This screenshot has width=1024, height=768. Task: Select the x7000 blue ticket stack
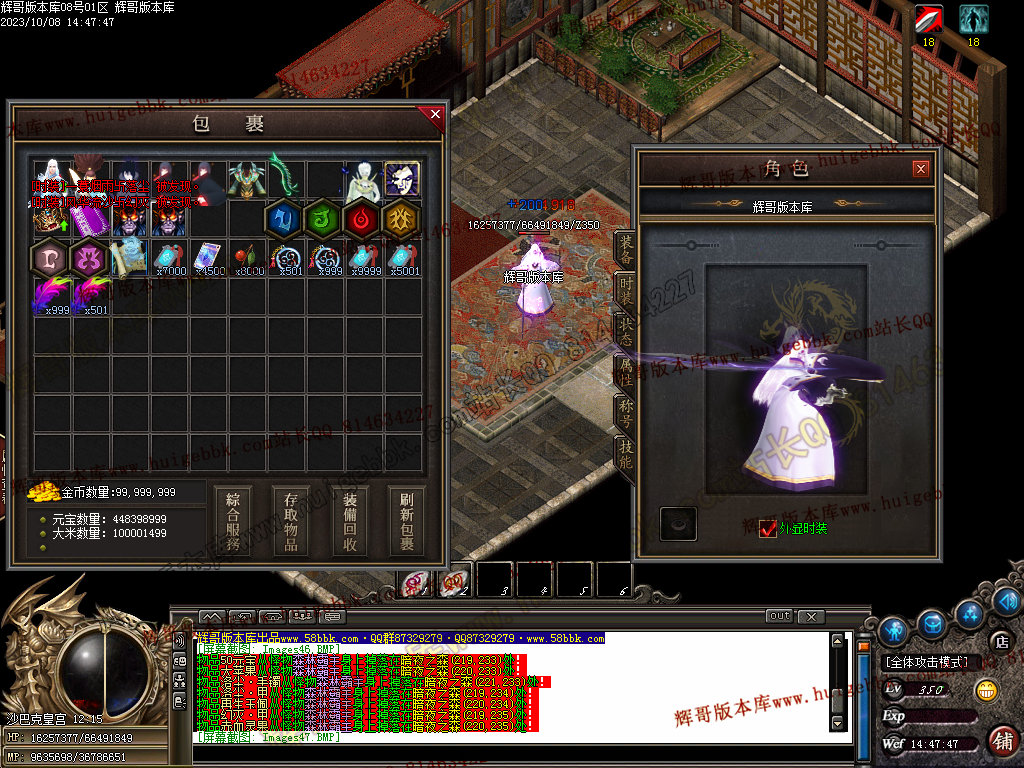click(x=167, y=258)
